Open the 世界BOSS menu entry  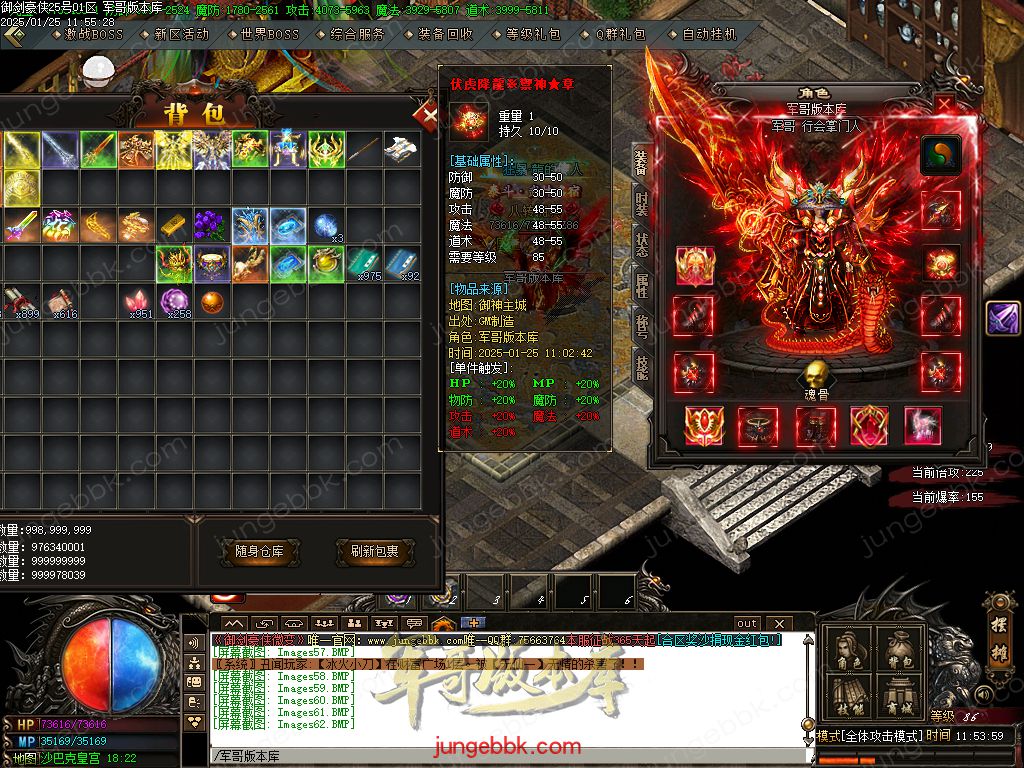[x=269, y=34]
